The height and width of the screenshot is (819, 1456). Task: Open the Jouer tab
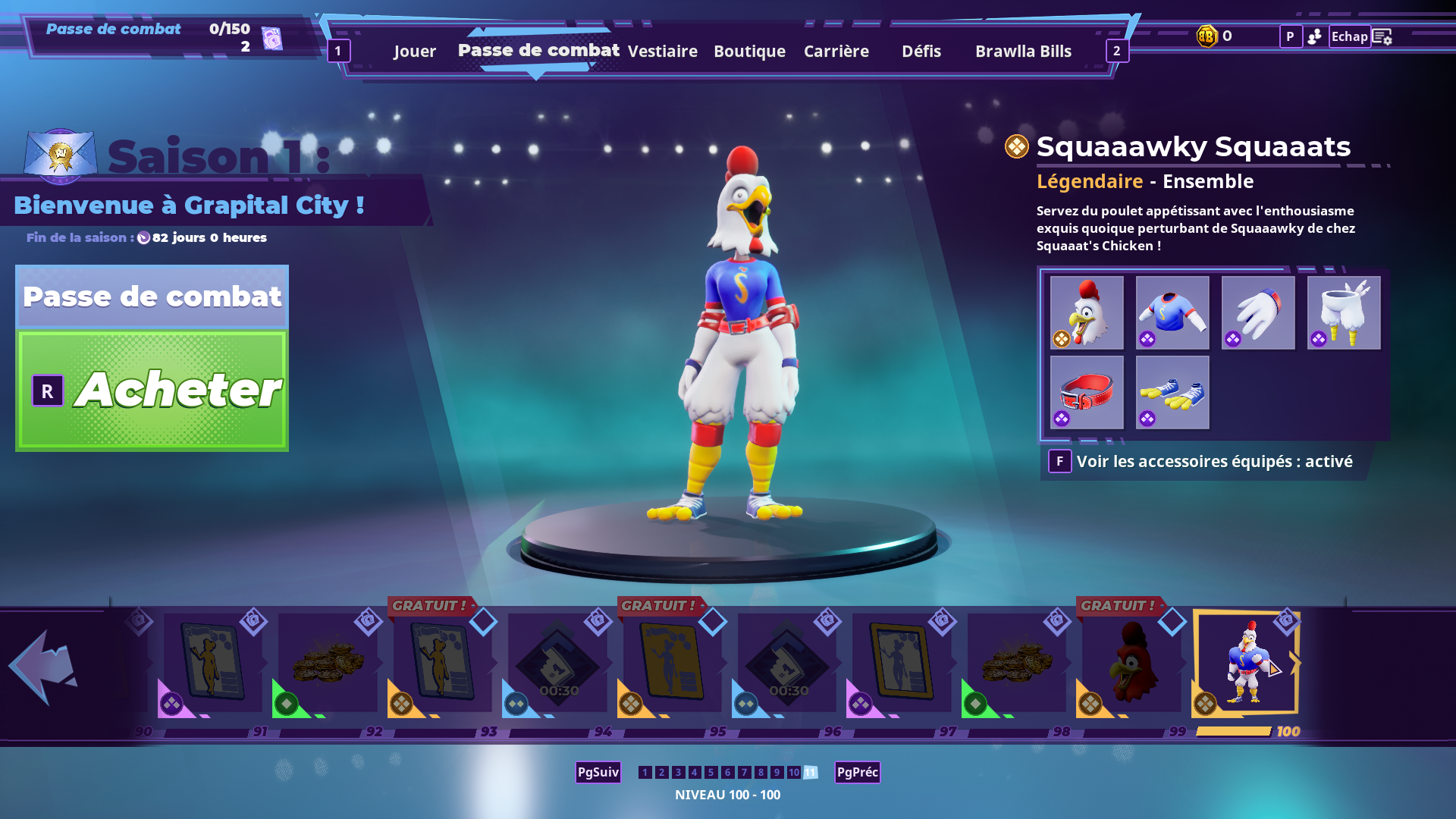[414, 52]
